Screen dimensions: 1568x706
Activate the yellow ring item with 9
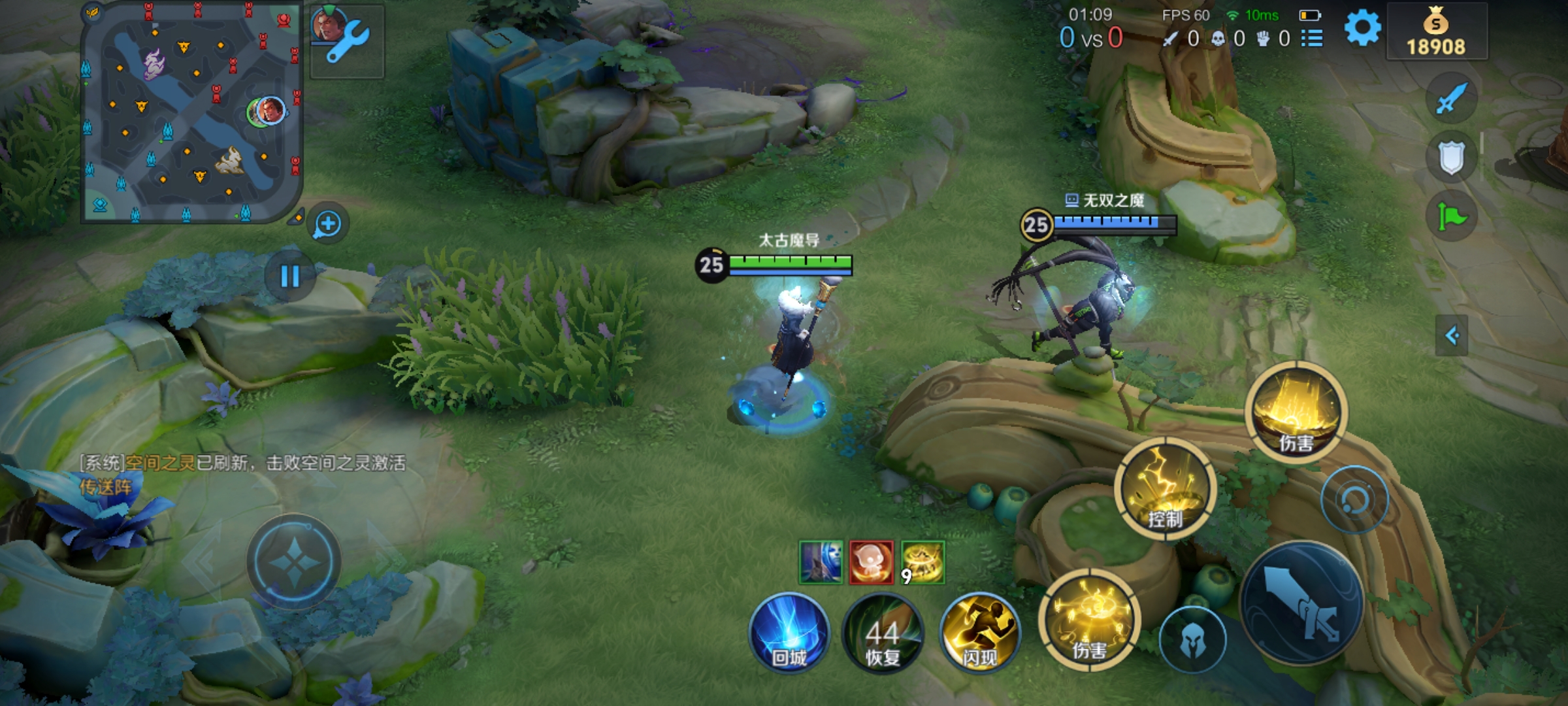(923, 562)
